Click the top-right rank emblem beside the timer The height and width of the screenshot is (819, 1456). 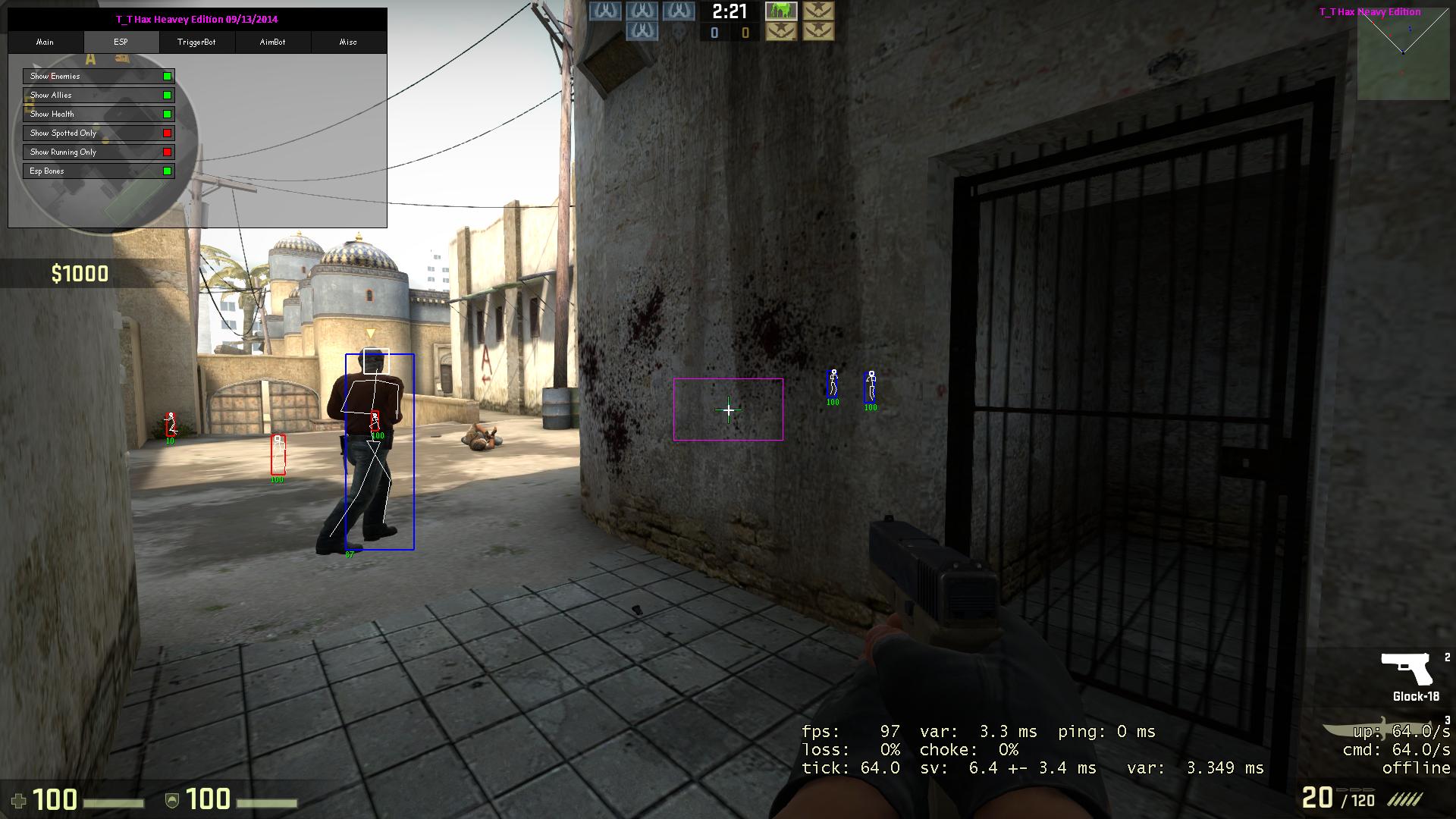[817, 11]
